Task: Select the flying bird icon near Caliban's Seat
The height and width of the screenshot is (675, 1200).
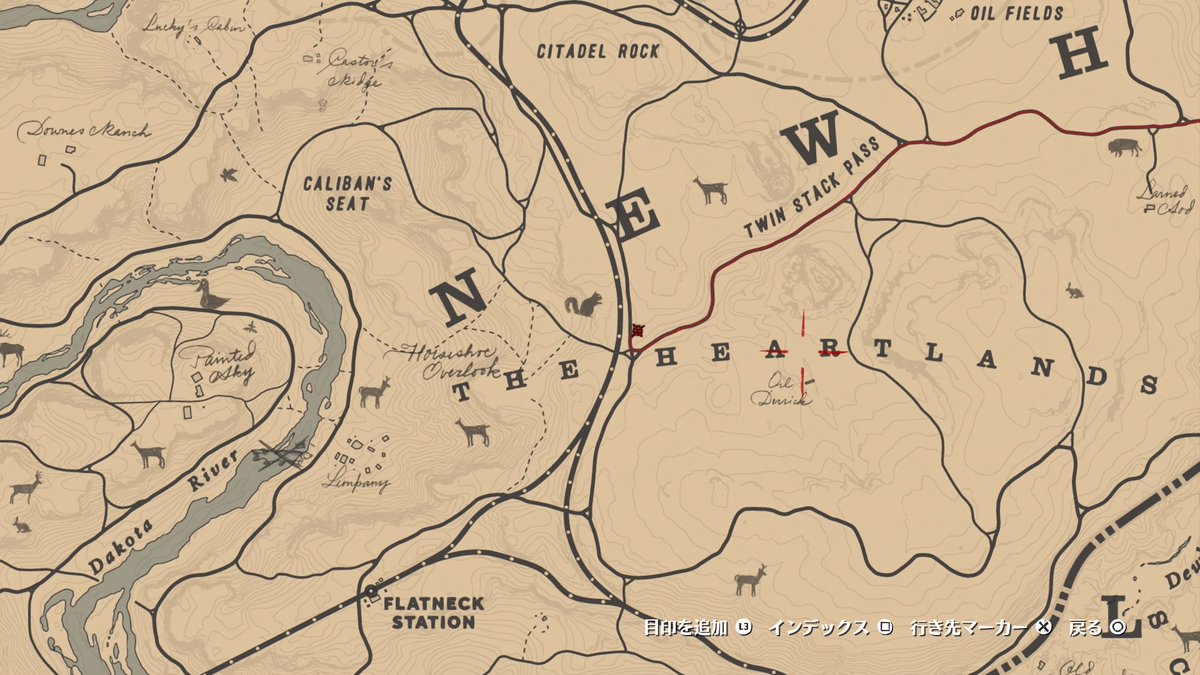Action: point(229,175)
